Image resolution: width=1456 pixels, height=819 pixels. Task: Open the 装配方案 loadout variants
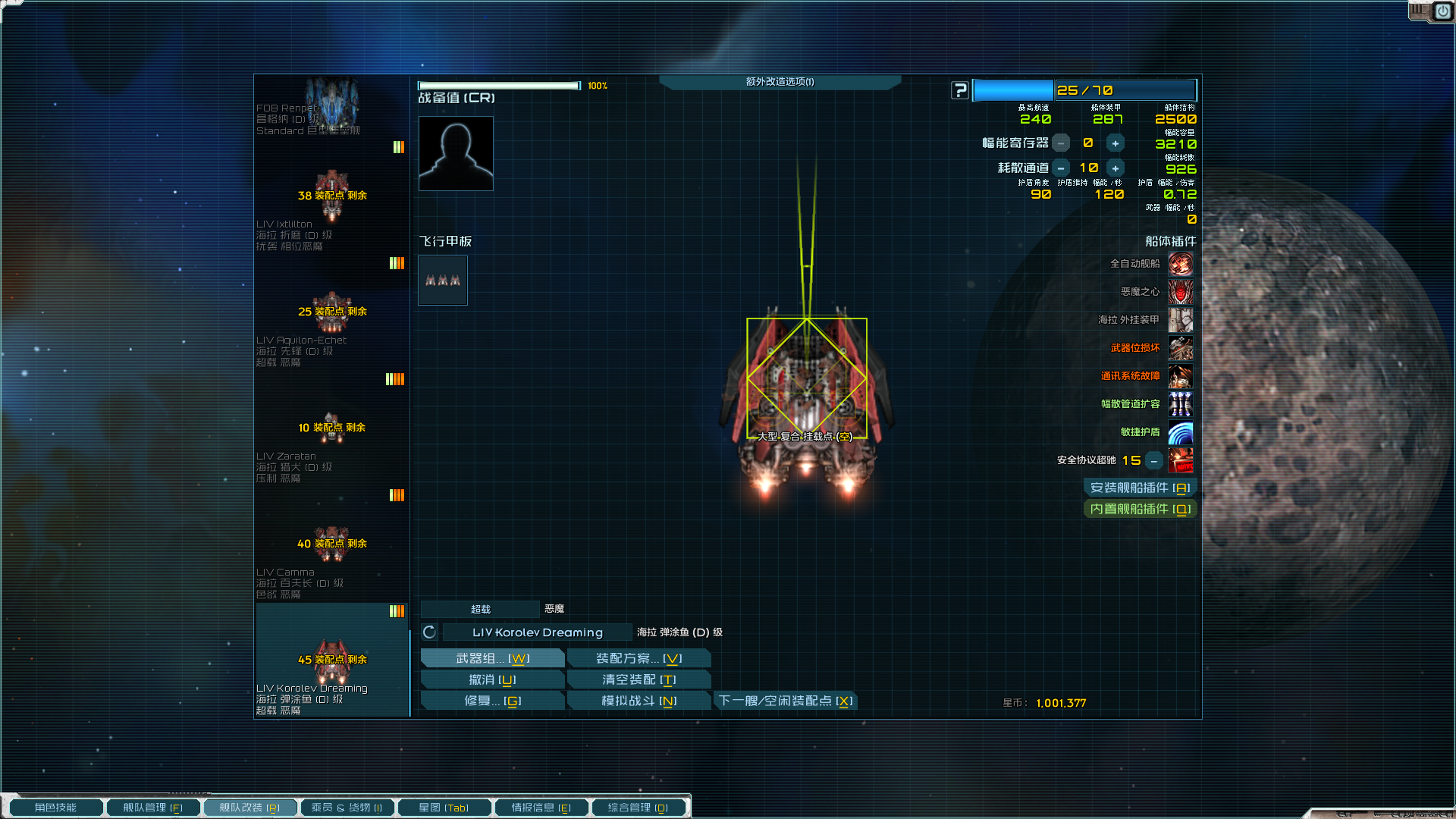[x=639, y=658]
